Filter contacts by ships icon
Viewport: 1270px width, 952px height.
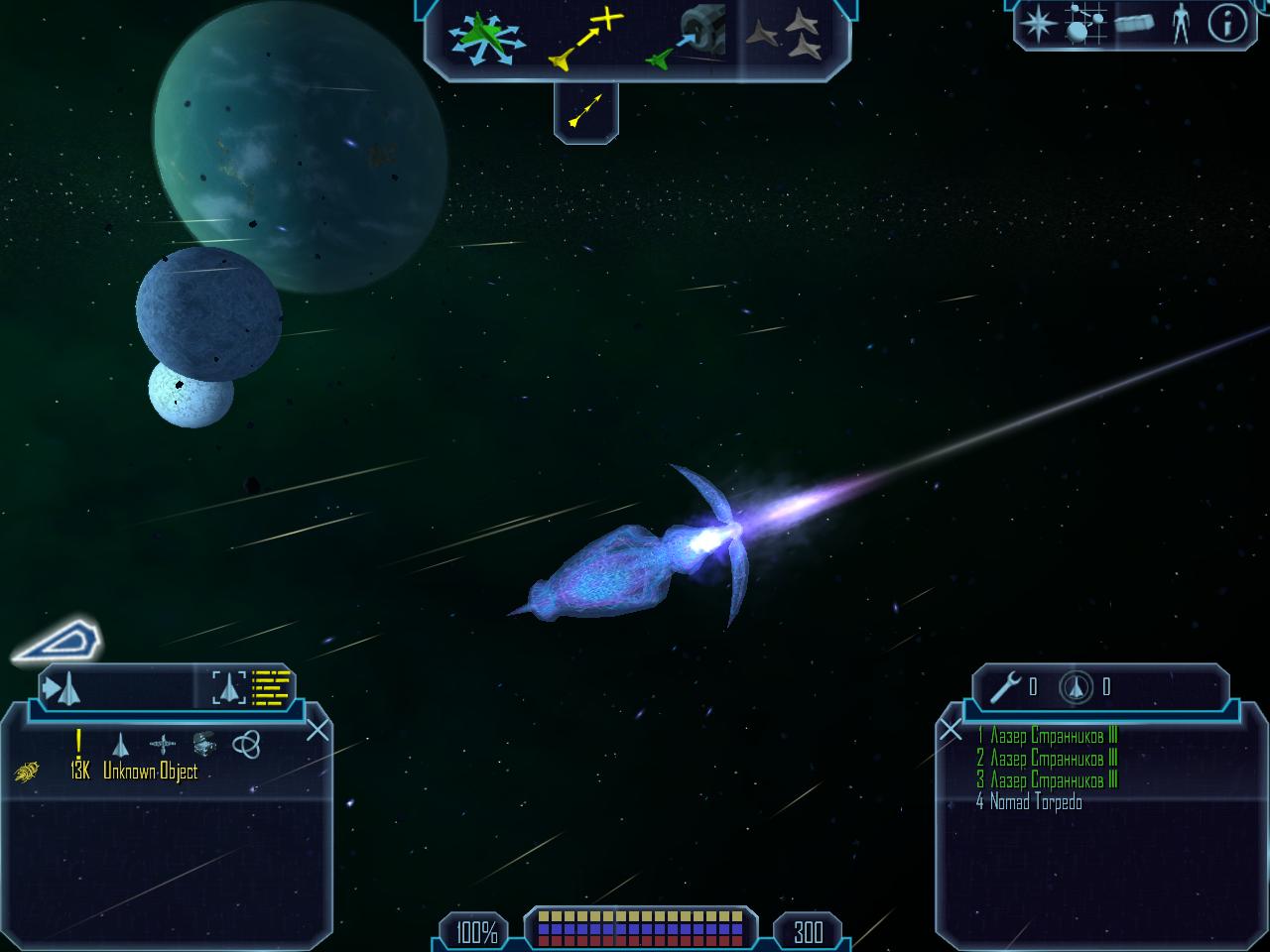pos(121,744)
